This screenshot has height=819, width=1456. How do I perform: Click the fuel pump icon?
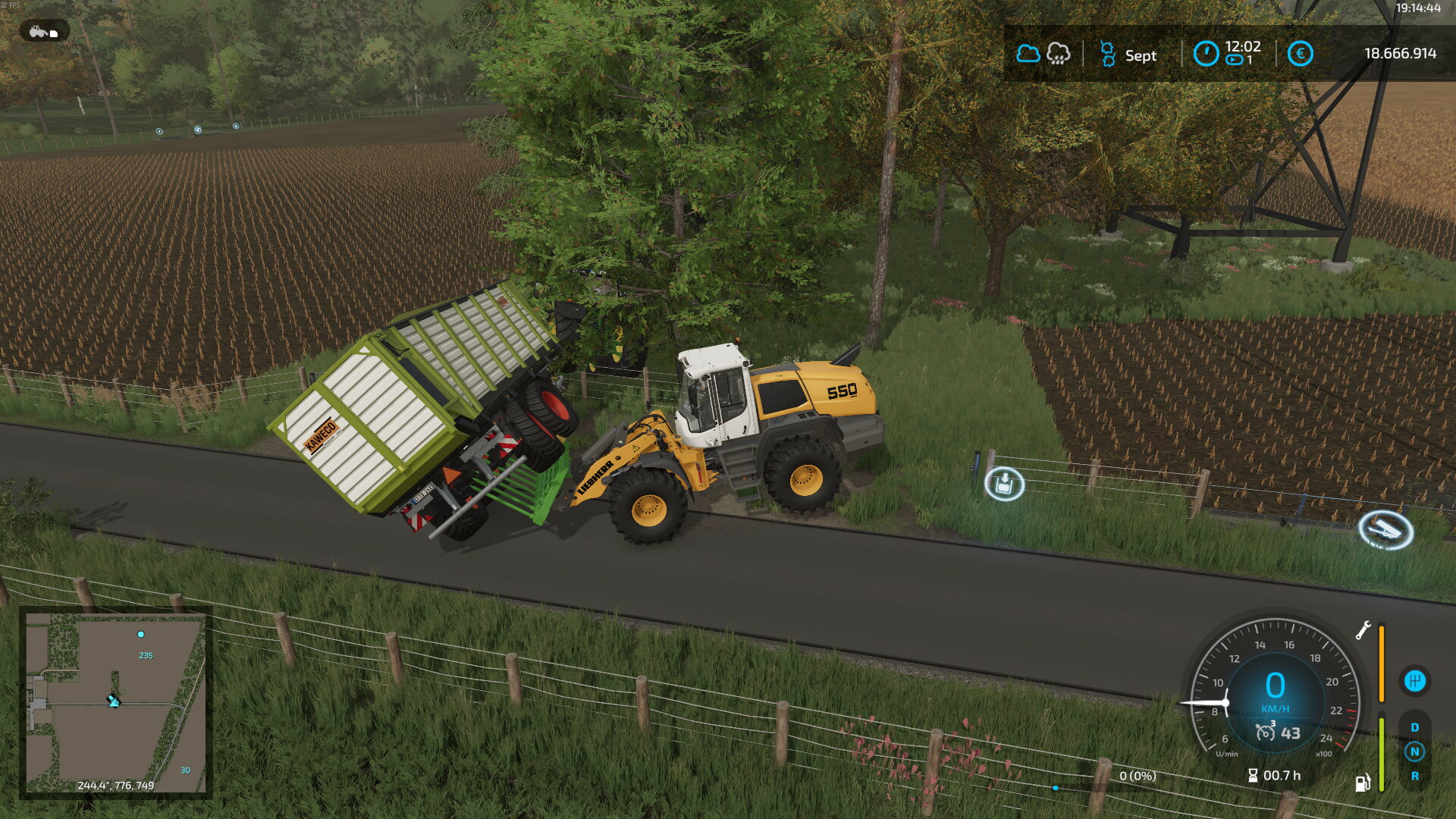(x=1363, y=783)
